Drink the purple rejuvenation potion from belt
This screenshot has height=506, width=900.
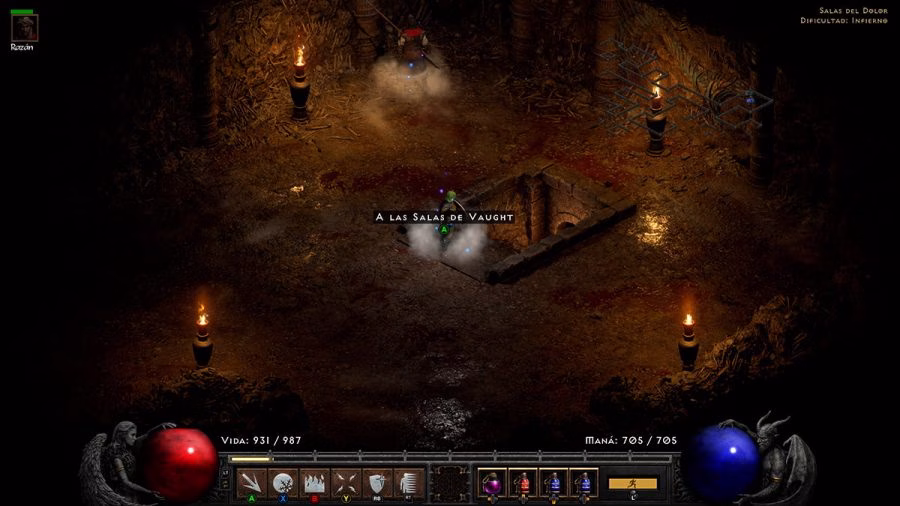click(x=492, y=483)
